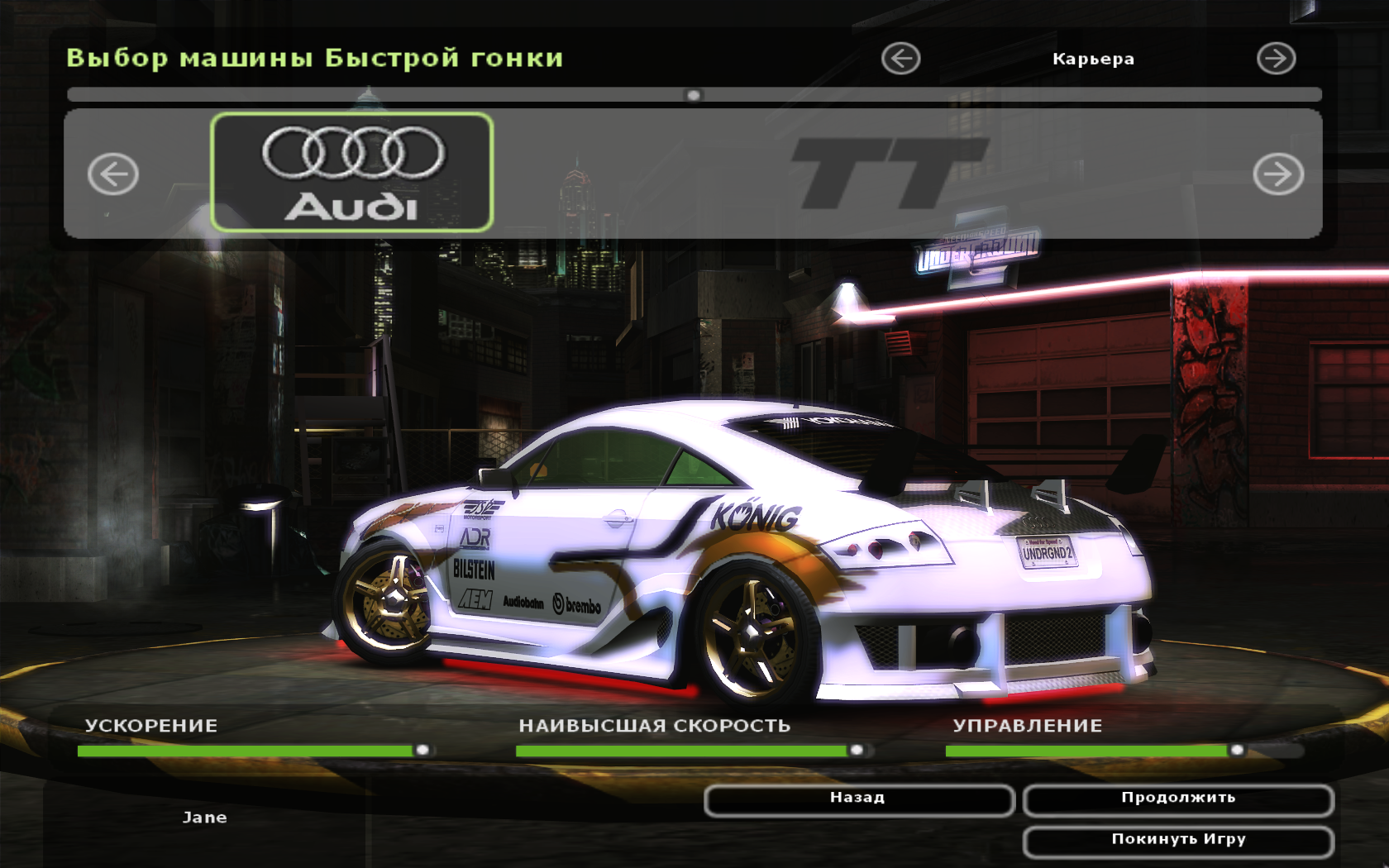This screenshot has width=1389, height=868.
Task: Show previous car with left arrow beside Audi
Action: pyautogui.click(x=113, y=174)
